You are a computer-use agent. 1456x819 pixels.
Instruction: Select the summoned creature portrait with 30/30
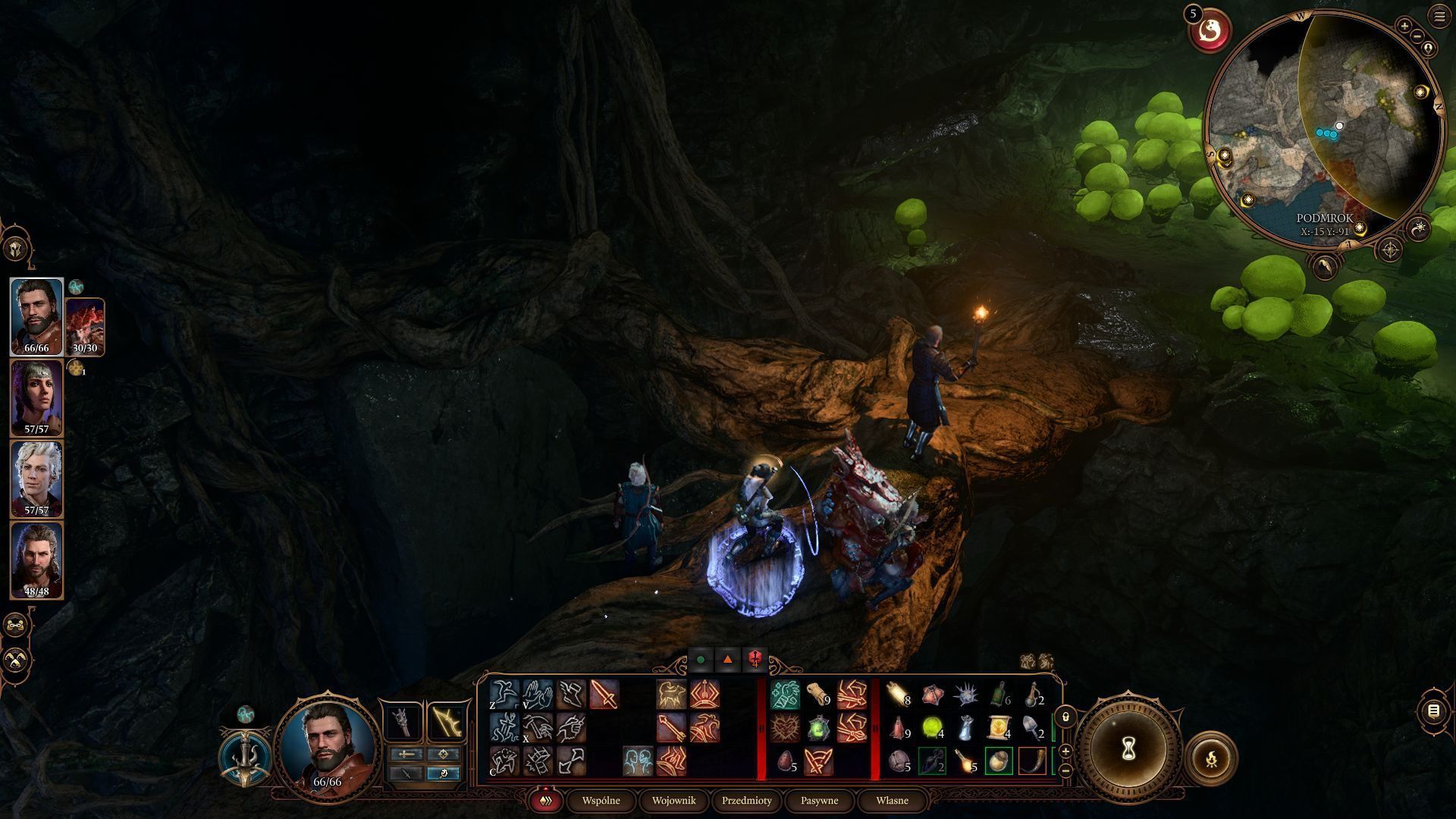coord(85,327)
